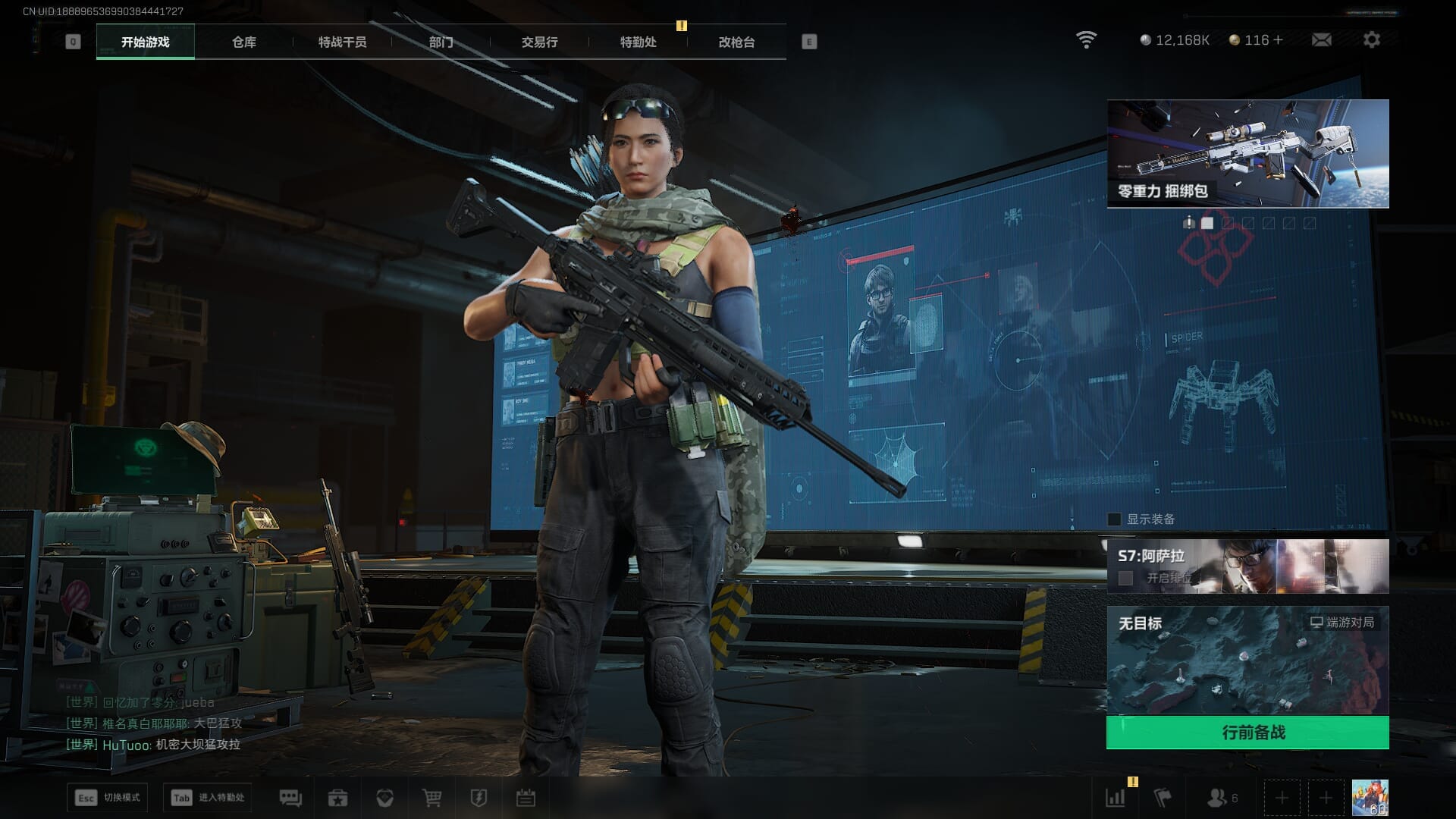The height and width of the screenshot is (819, 1456).
Task: Switch to the 仓库 warehouse tab
Action: 243,42
